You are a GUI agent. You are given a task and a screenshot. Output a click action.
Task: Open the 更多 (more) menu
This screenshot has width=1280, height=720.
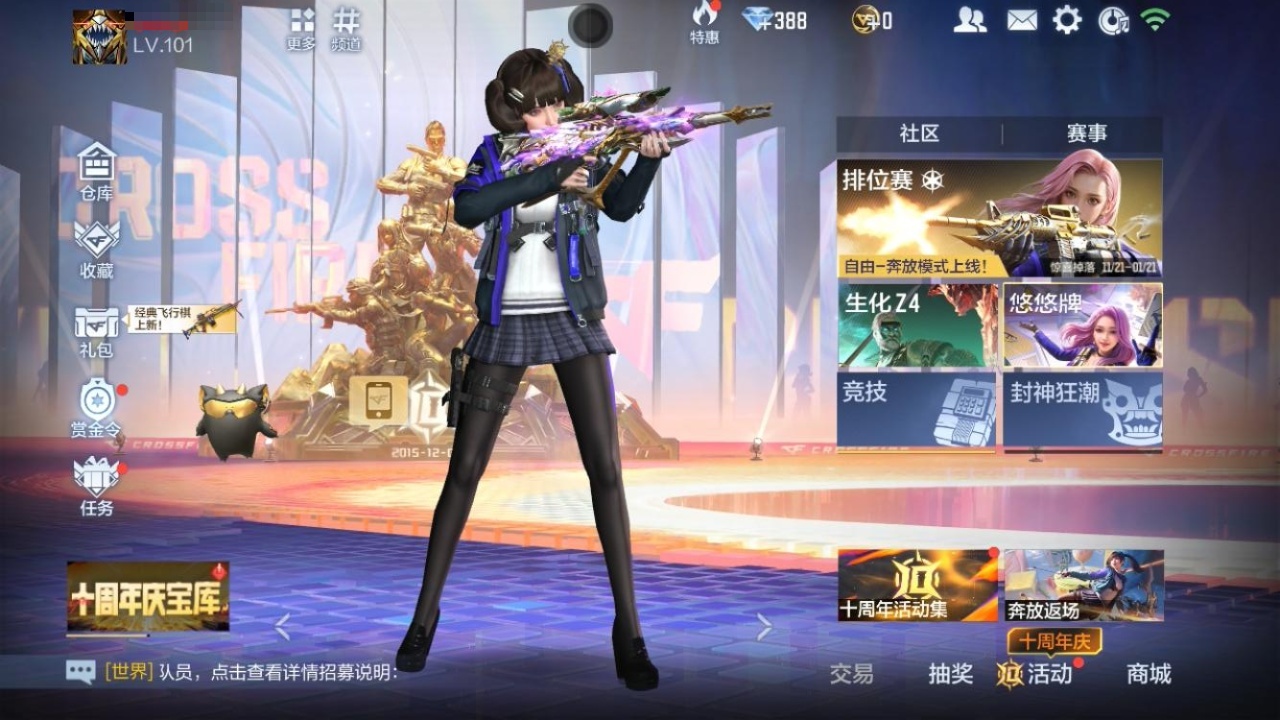tap(301, 29)
